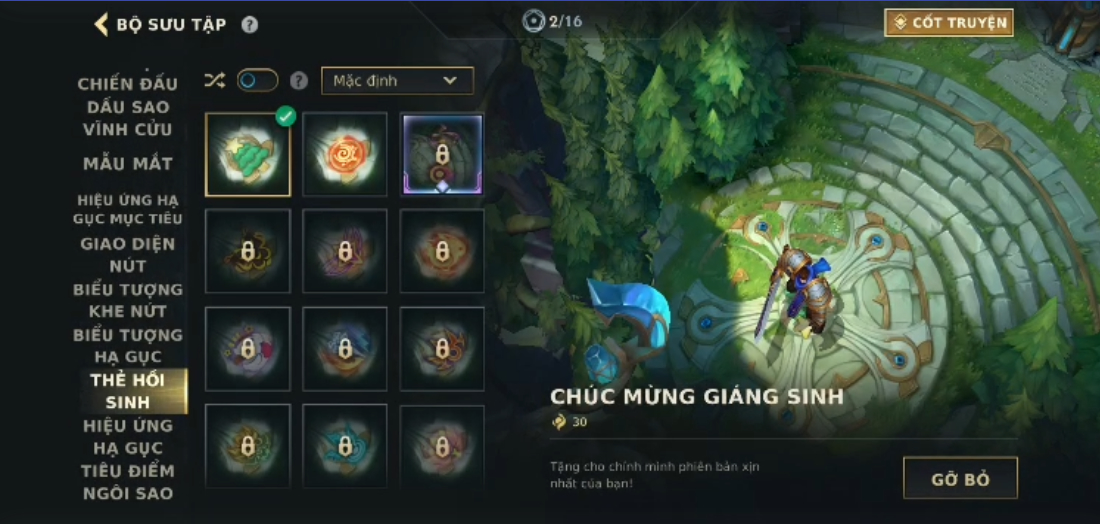Switch to the Dấu Sao Vĩnh Cửu tab
The width and height of the screenshot is (1100, 524).
(128, 118)
